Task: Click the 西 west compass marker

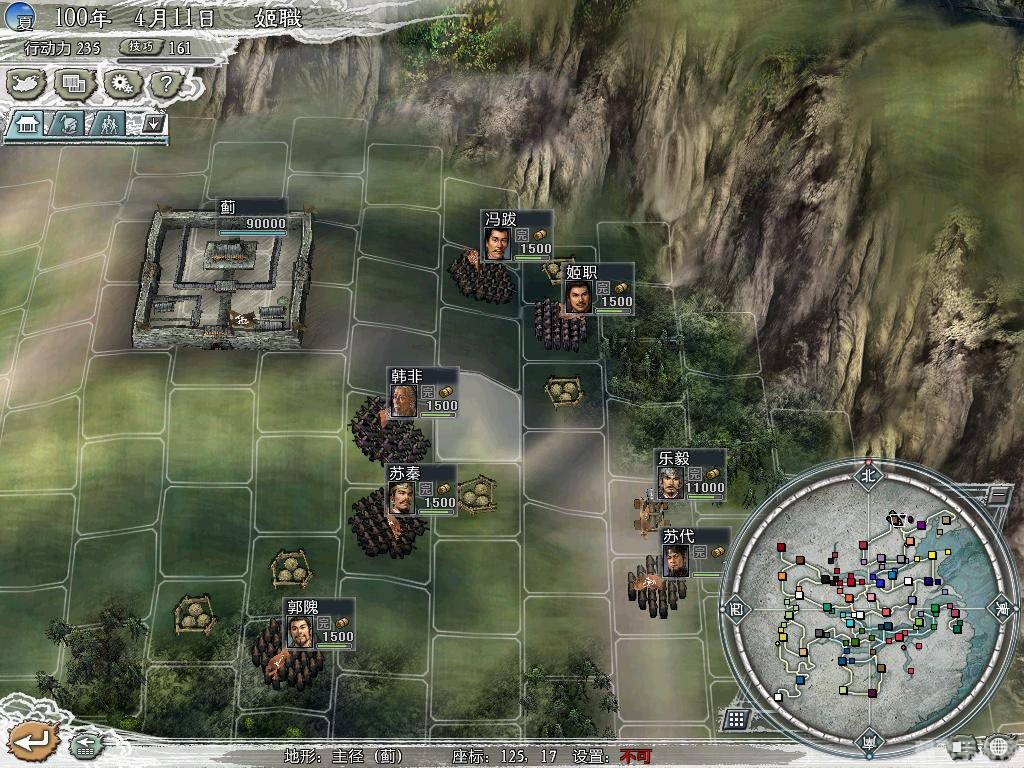Action: click(735, 608)
